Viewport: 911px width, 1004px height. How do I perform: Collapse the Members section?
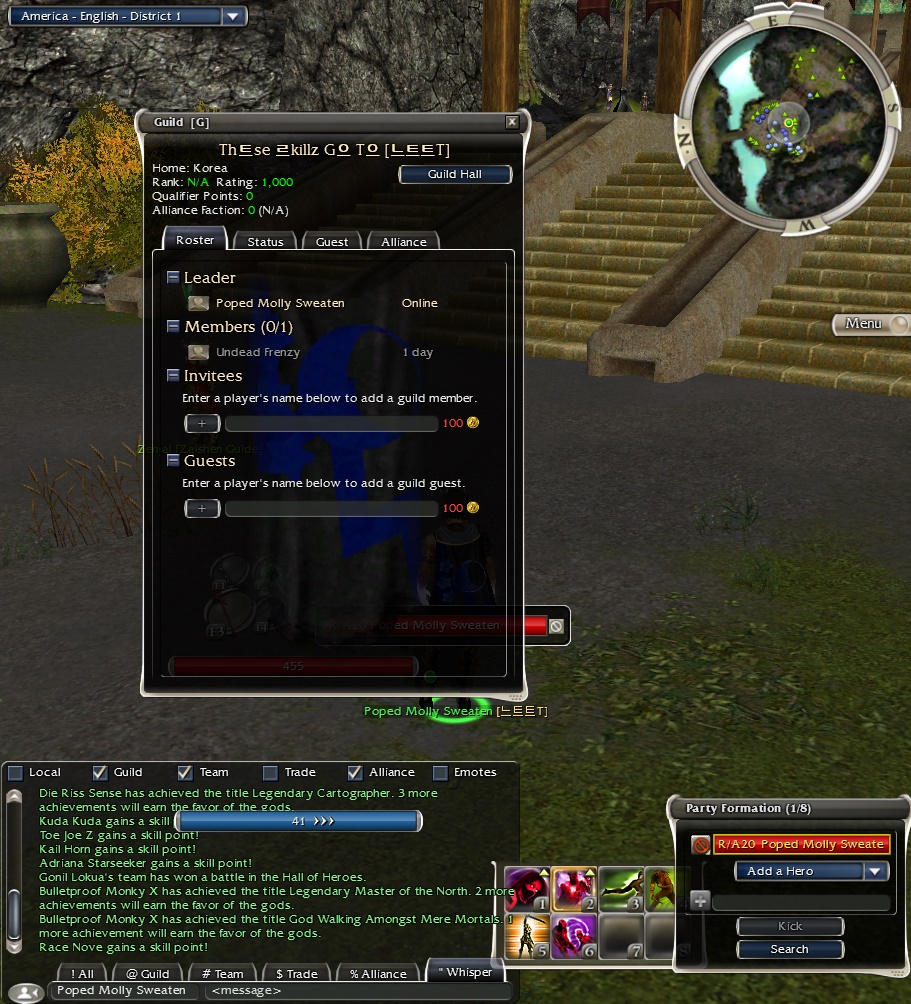point(174,327)
